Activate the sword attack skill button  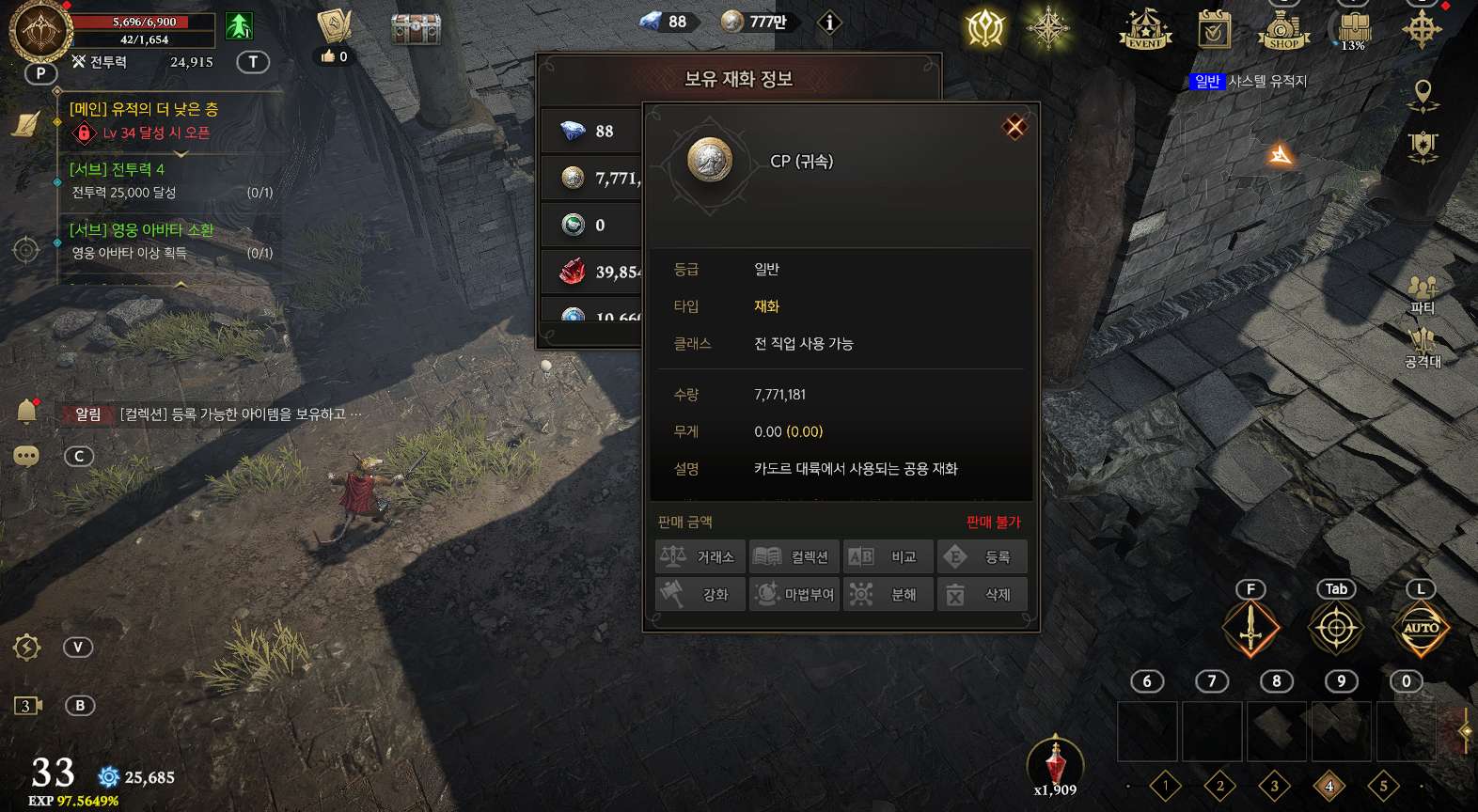(x=1250, y=628)
